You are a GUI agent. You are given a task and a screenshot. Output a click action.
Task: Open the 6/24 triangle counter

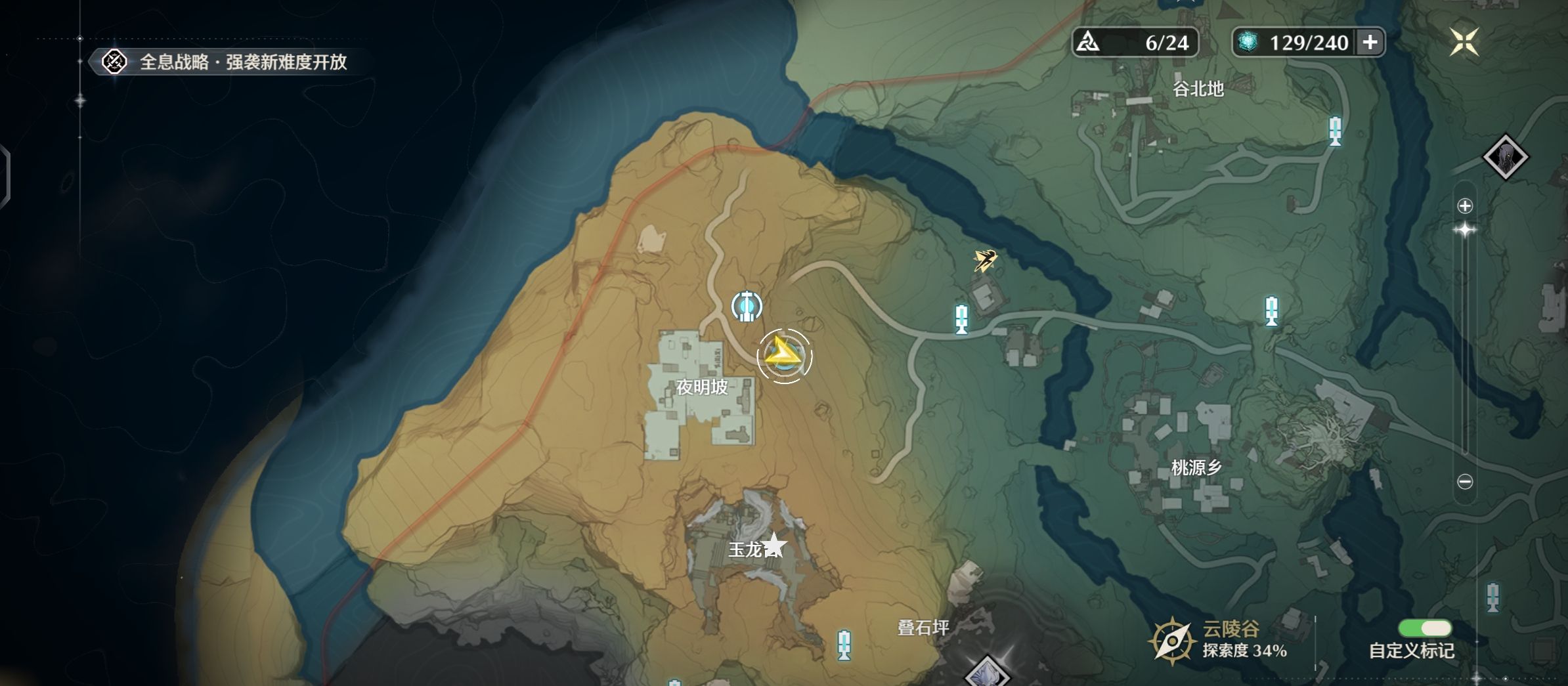click(x=1135, y=43)
